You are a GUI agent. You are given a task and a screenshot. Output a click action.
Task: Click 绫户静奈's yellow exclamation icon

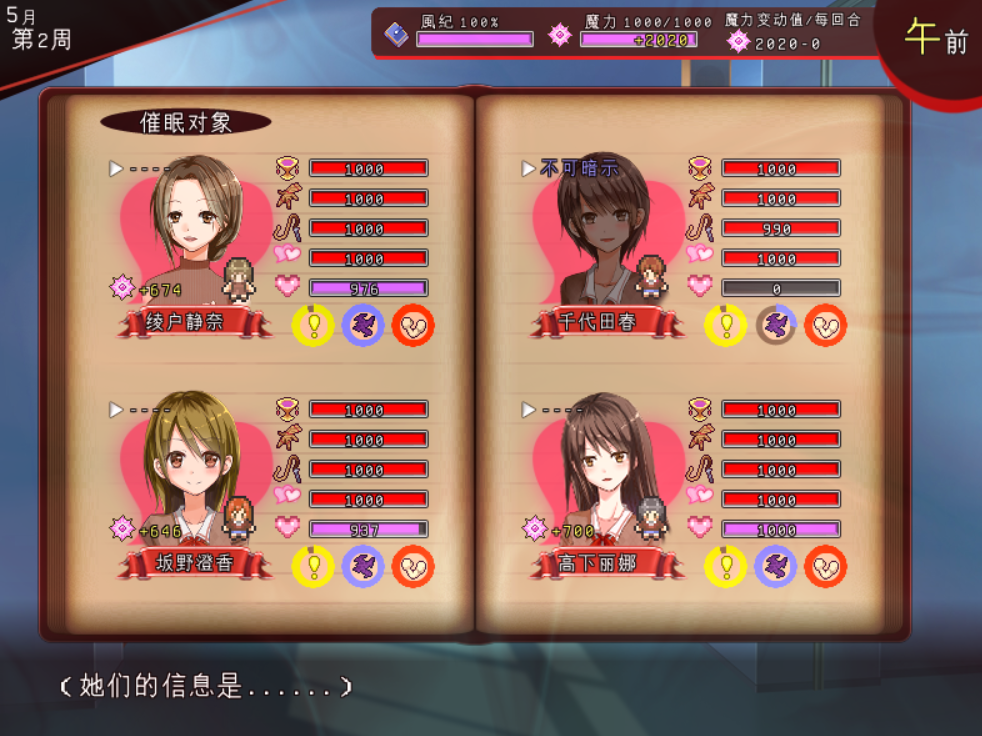click(313, 326)
